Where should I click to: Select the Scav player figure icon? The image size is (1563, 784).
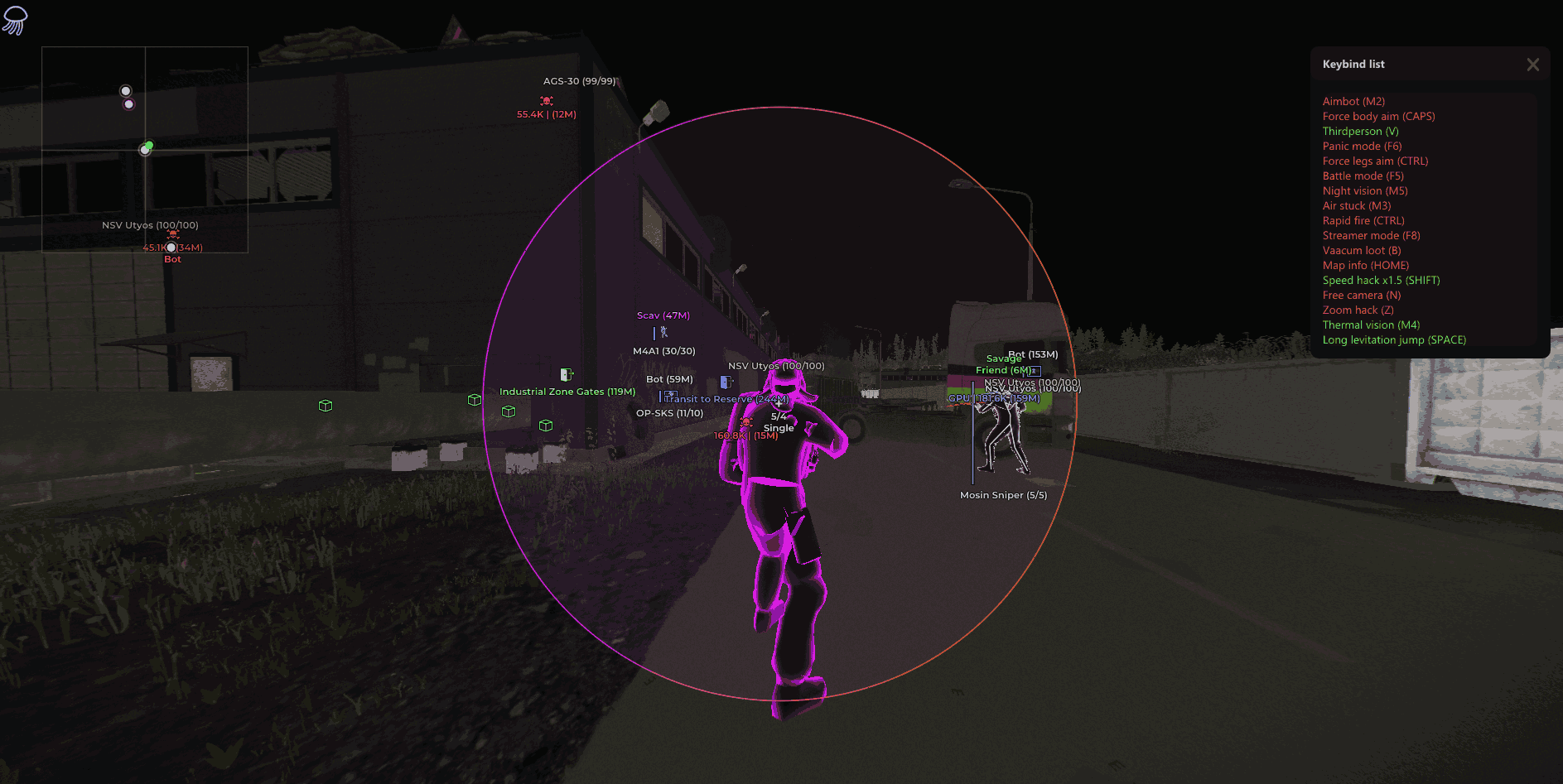(663, 333)
